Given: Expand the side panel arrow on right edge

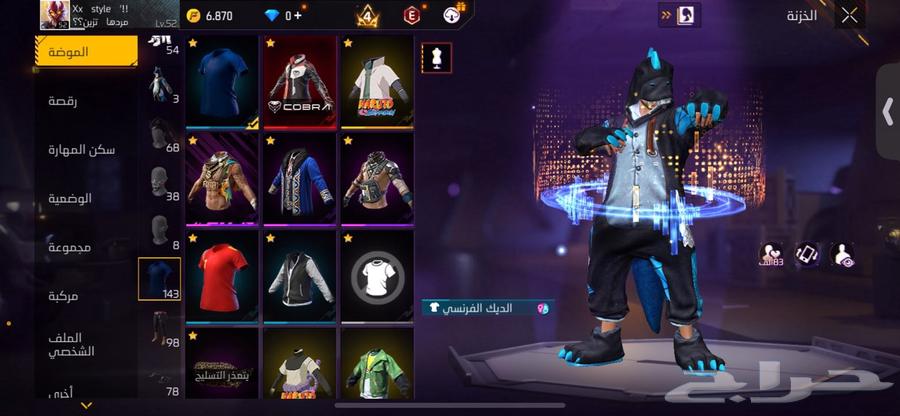Looking at the screenshot, I should (x=887, y=111).
